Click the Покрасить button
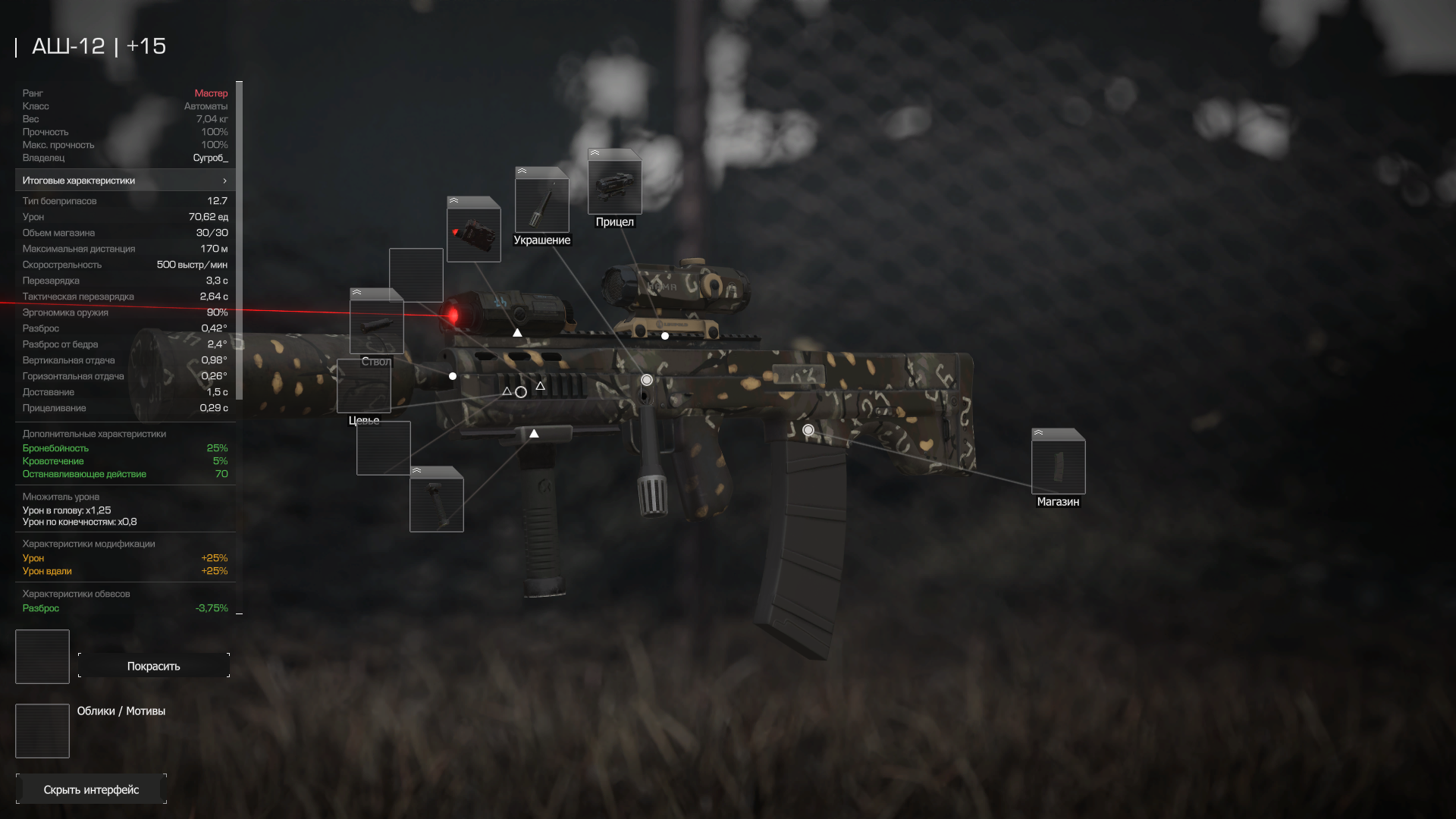Screen dimensions: 1456x819 pos(153,666)
